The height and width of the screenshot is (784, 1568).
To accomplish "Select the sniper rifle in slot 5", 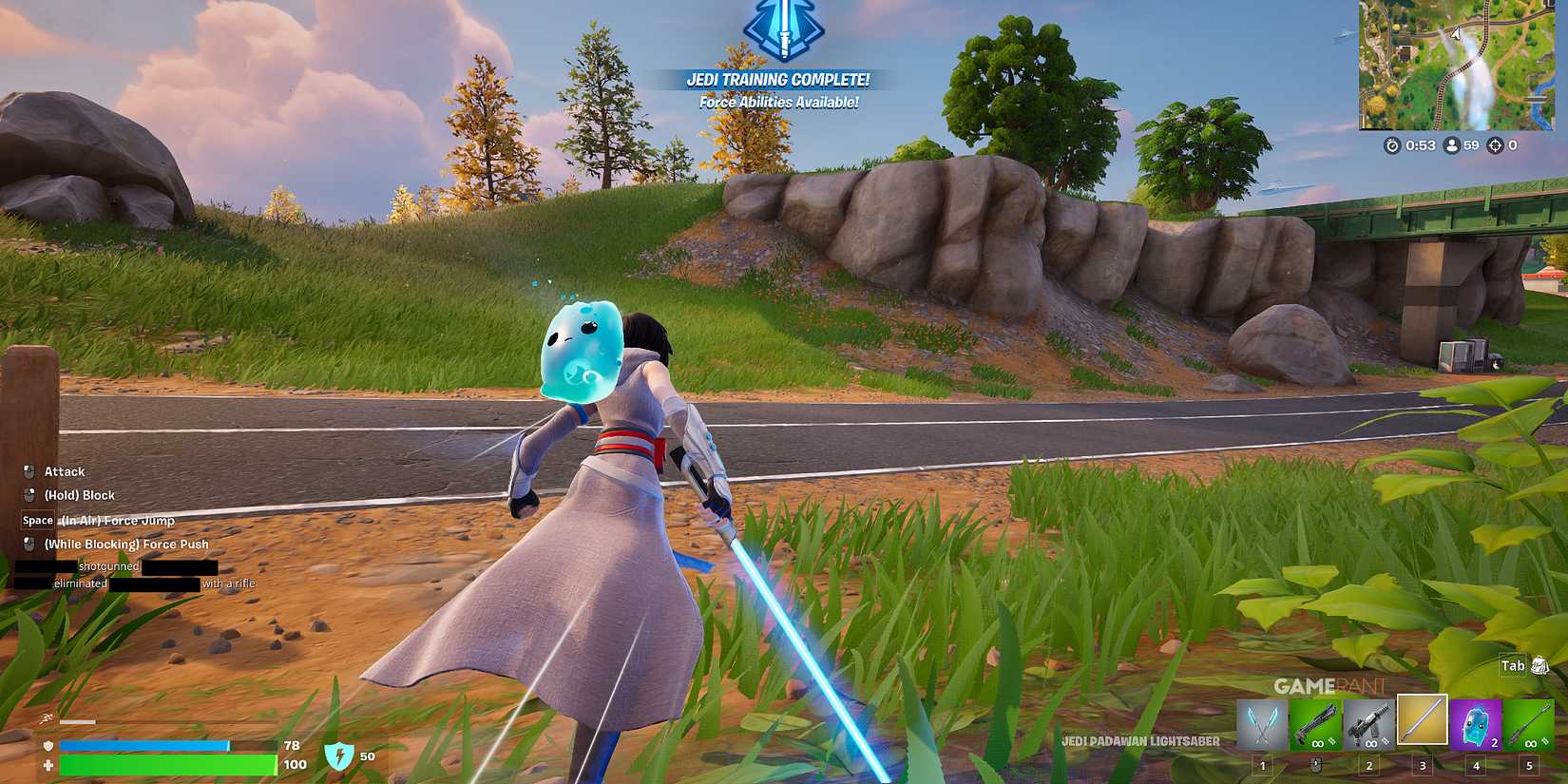I will point(1528,725).
